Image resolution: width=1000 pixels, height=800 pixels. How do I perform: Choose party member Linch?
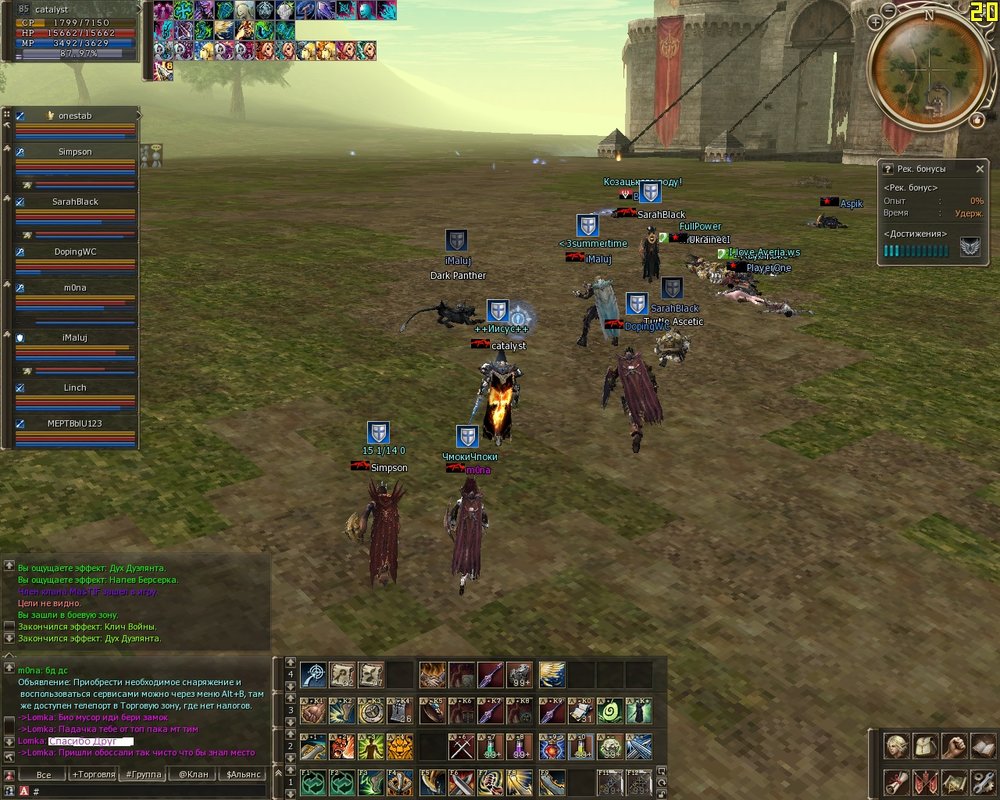pos(75,388)
